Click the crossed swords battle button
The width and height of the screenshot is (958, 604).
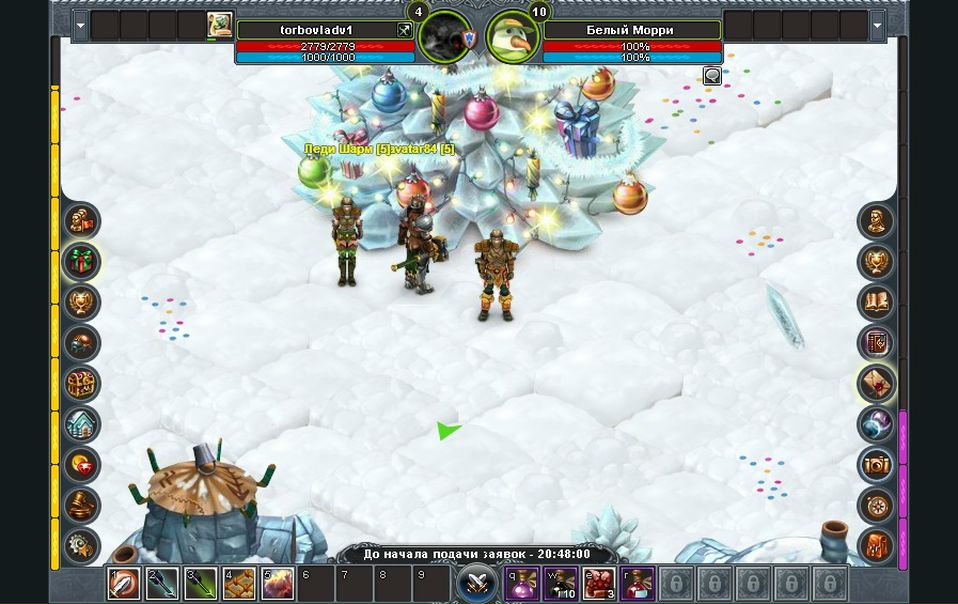click(x=477, y=582)
